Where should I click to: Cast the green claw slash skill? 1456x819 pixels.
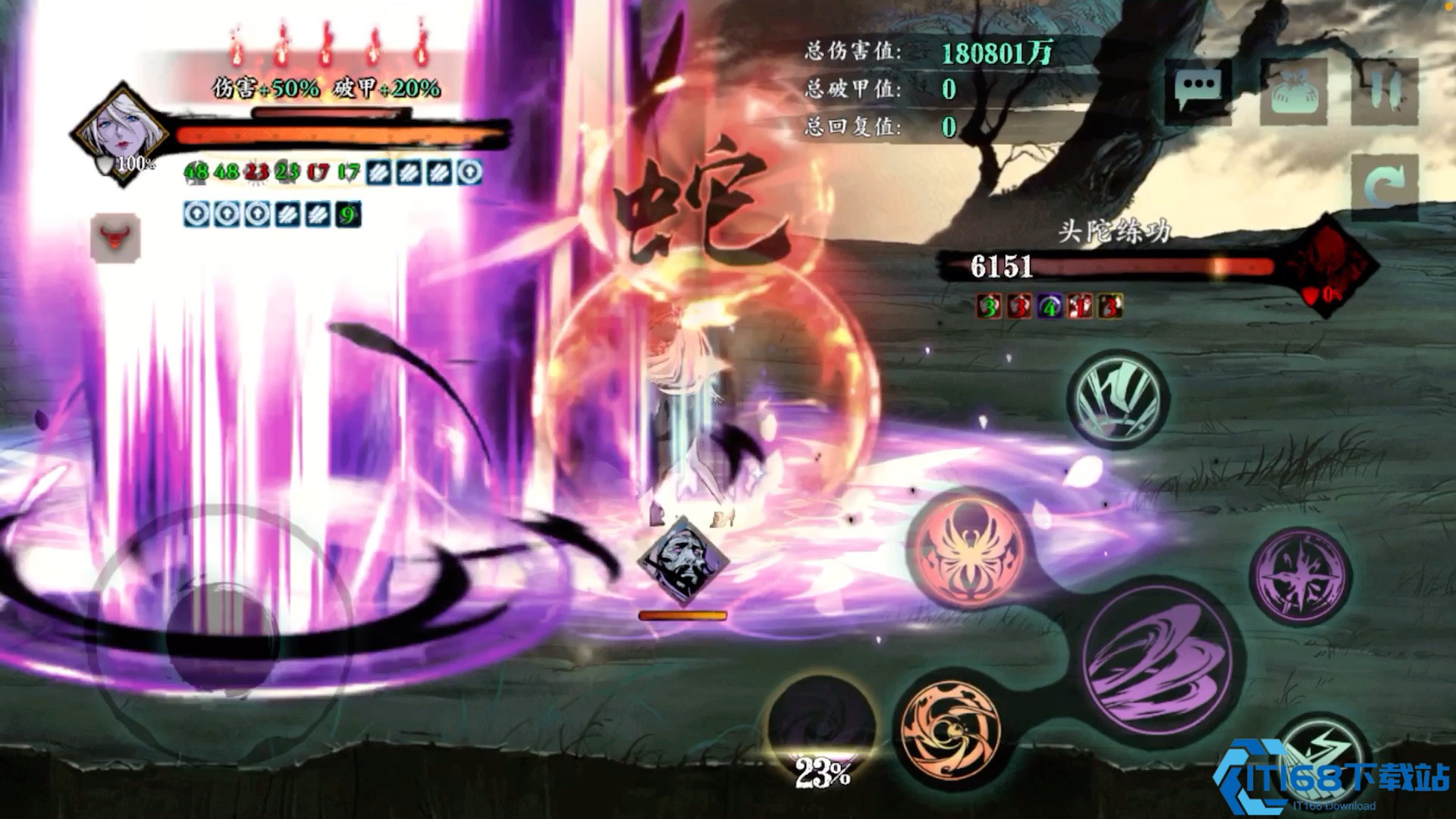point(1118,397)
